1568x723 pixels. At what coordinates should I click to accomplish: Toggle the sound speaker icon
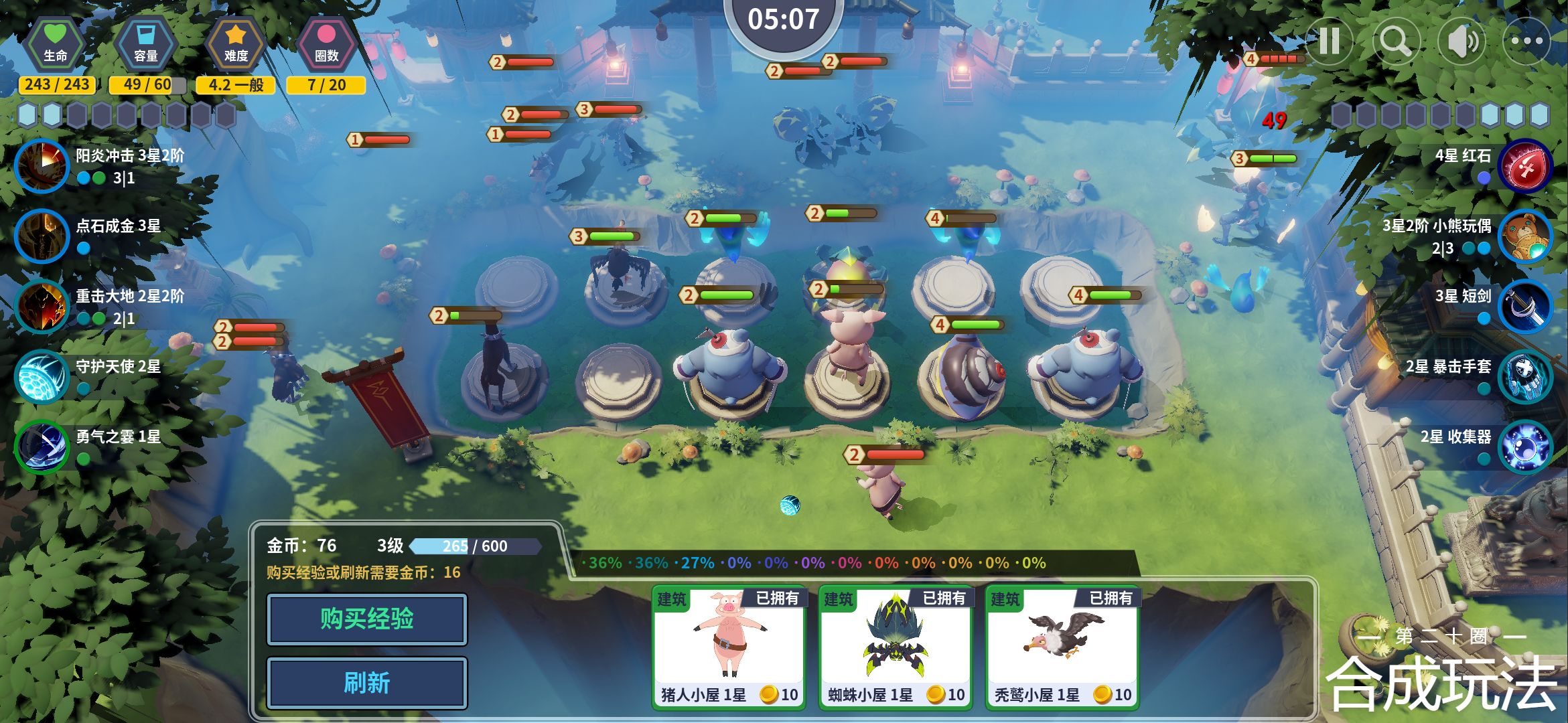pyautogui.click(x=1462, y=42)
